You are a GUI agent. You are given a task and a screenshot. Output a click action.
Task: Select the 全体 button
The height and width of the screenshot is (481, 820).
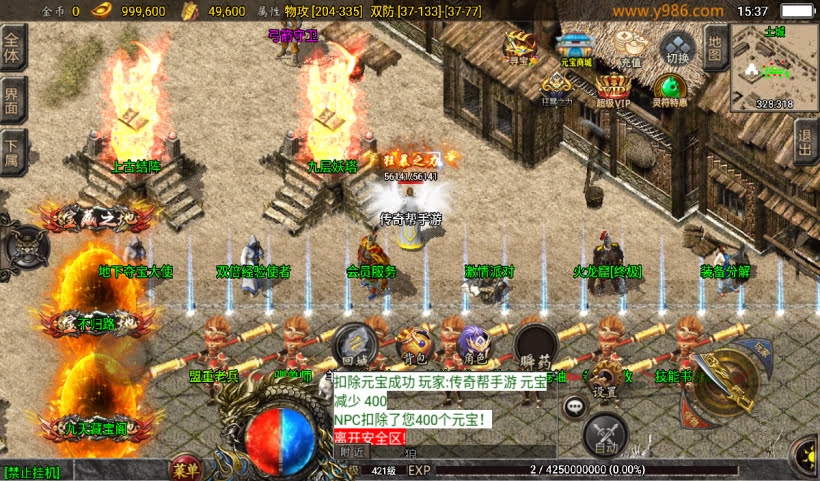click(x=12, y=48)
